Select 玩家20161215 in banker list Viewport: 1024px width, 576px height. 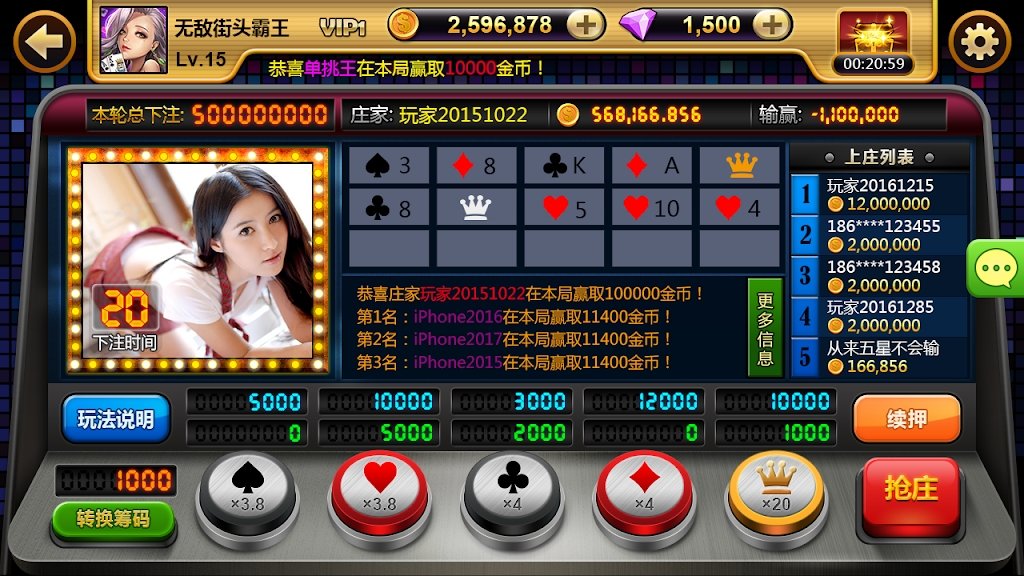point(880,194)
